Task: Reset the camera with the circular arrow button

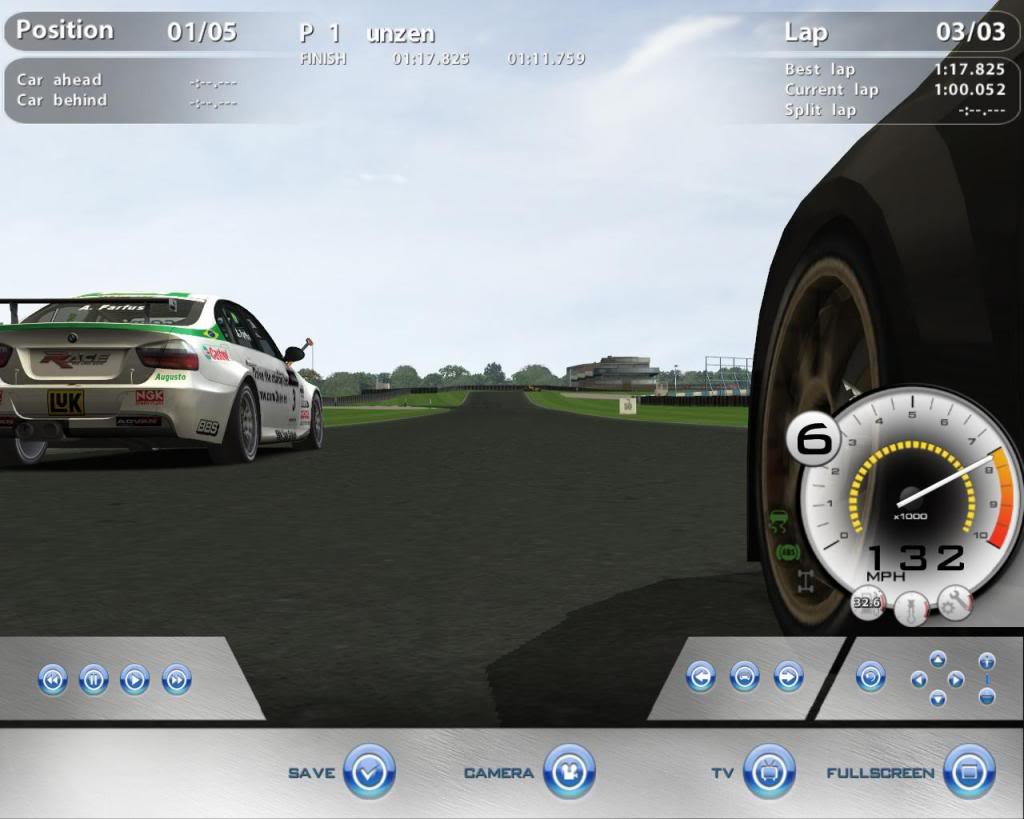Action: pyautogui.click(x=871, y=677)
